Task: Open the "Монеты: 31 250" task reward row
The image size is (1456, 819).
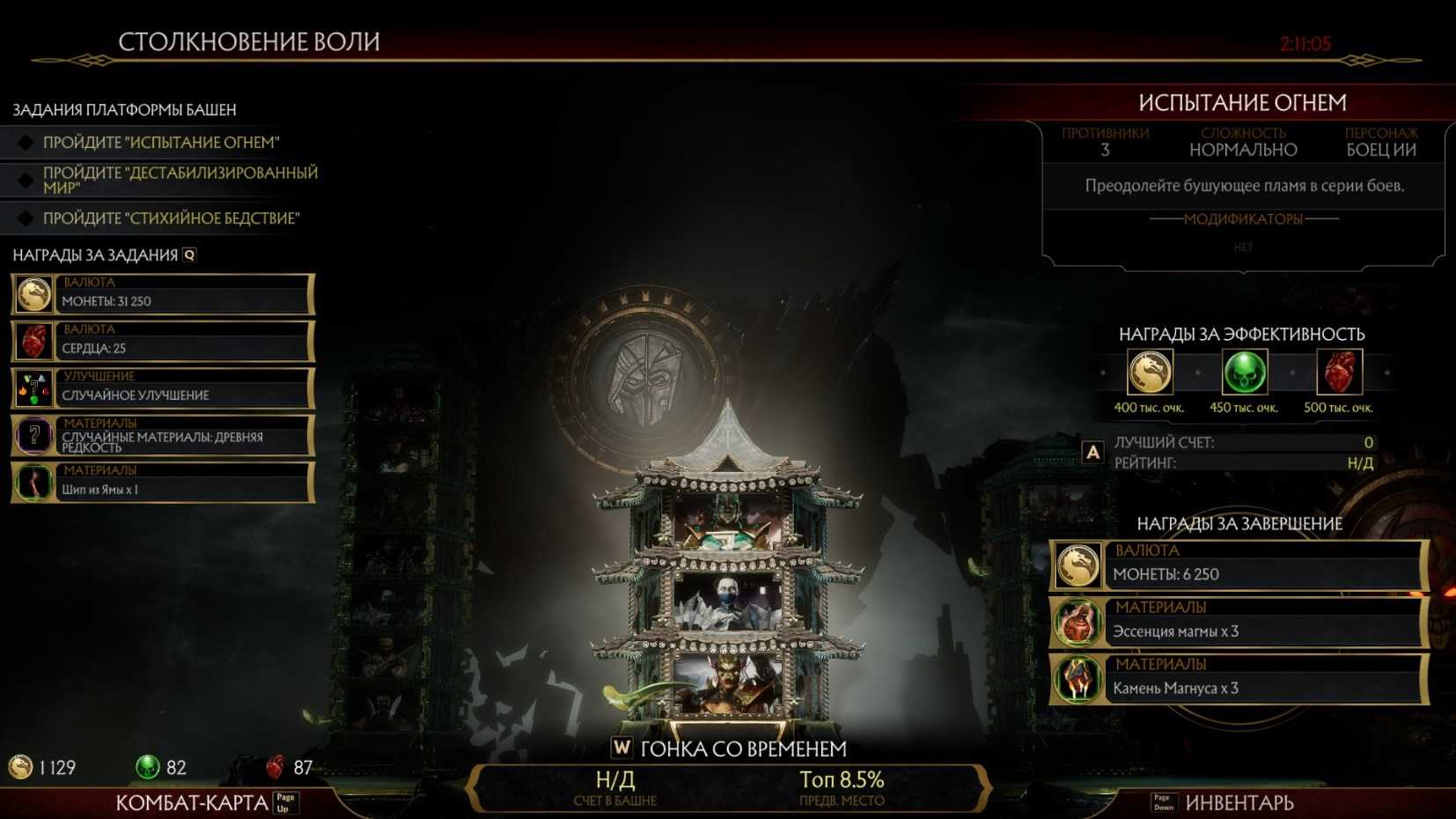Action: [163, 294]
